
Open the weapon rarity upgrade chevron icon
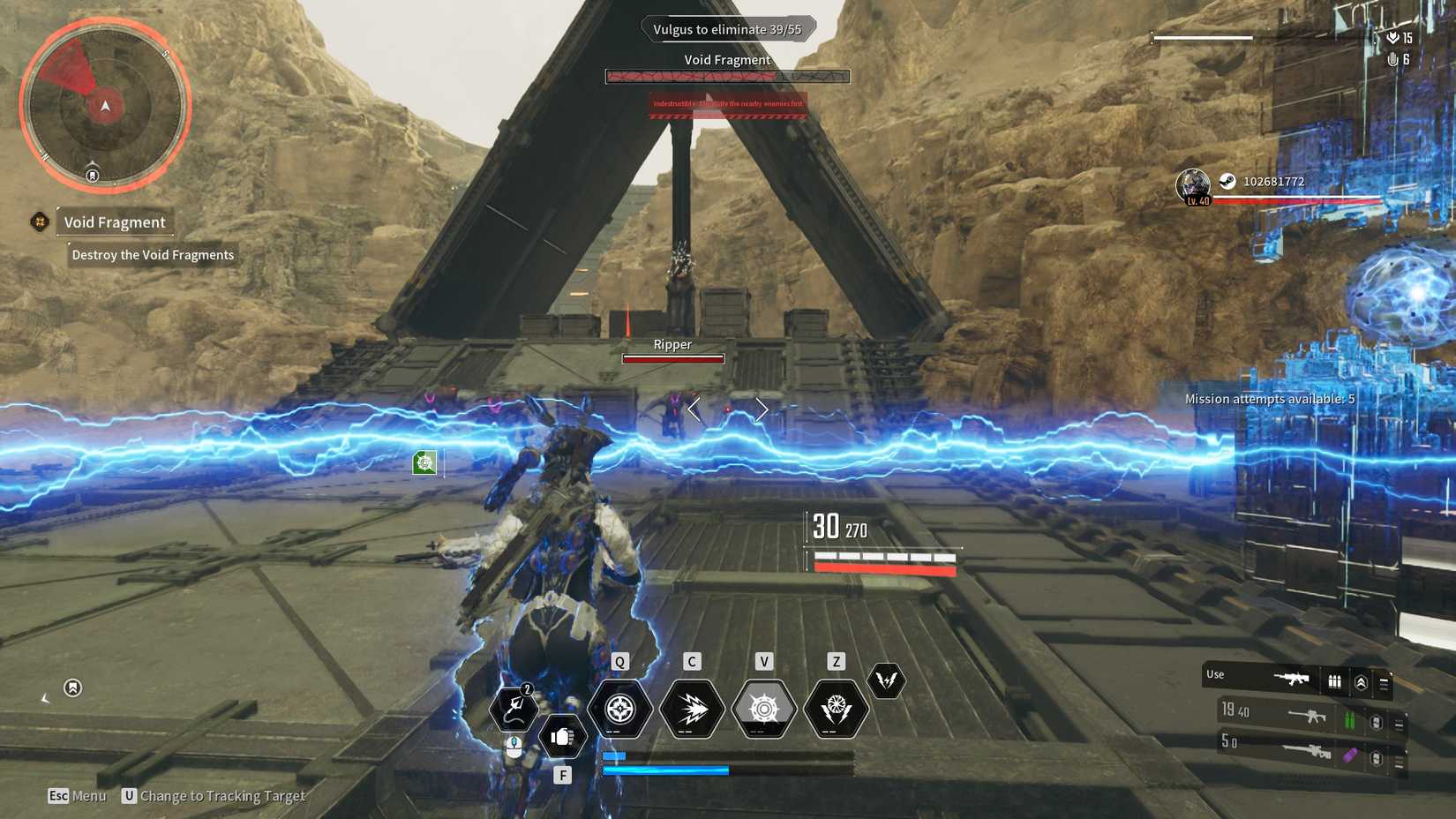(1362, 681)
